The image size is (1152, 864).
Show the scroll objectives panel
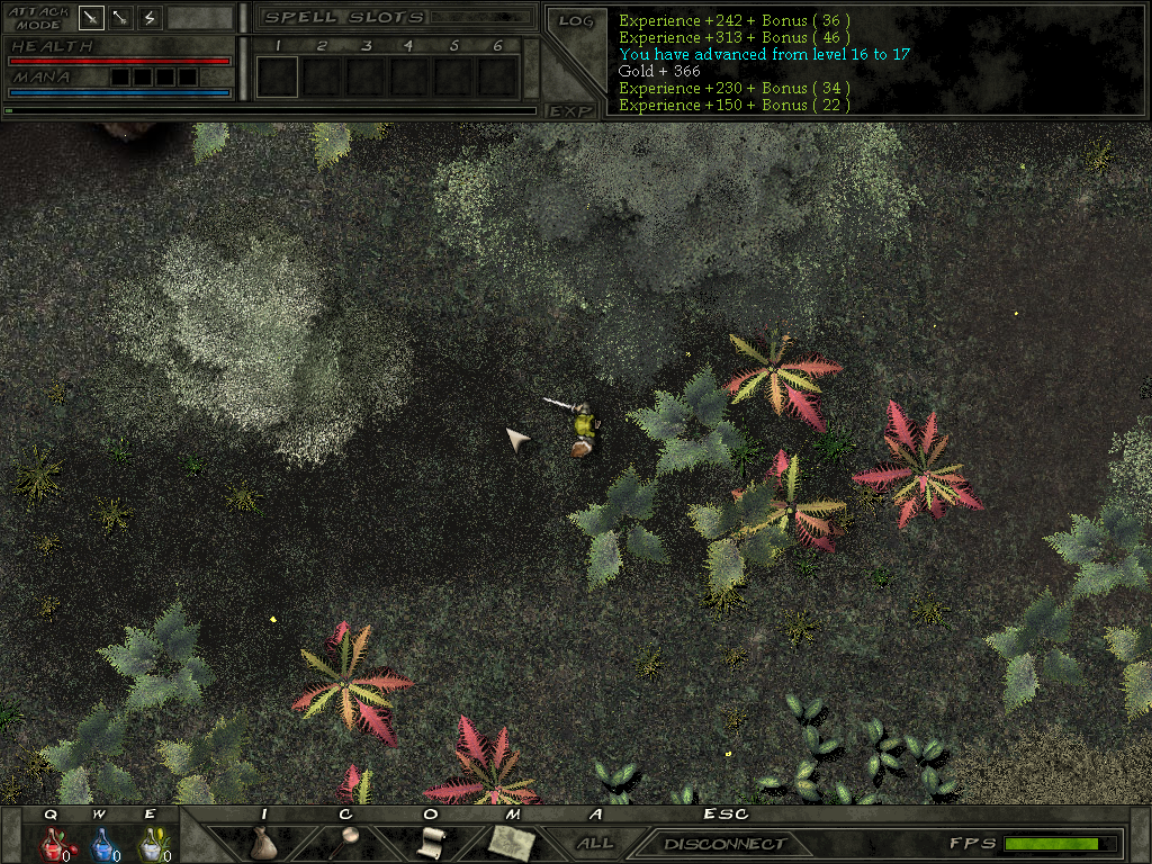tap(430, 842)
